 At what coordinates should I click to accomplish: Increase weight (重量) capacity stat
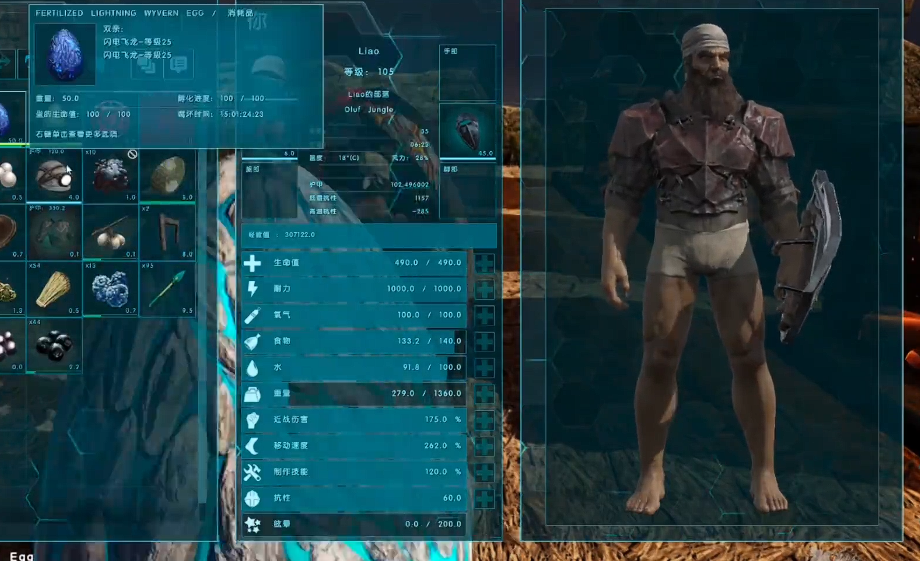tap(485, 394)
